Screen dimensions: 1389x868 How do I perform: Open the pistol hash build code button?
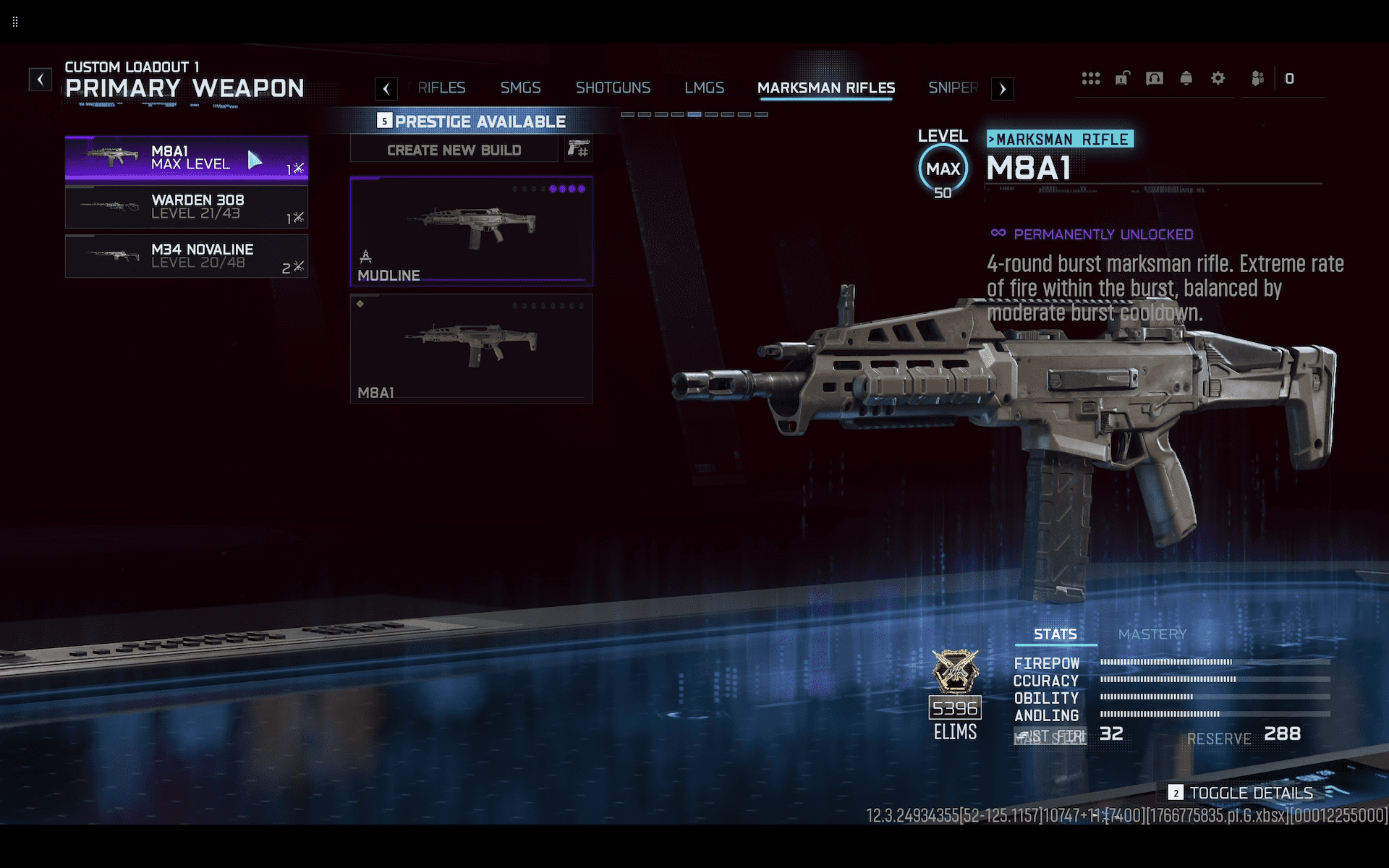tap(579, 150)
